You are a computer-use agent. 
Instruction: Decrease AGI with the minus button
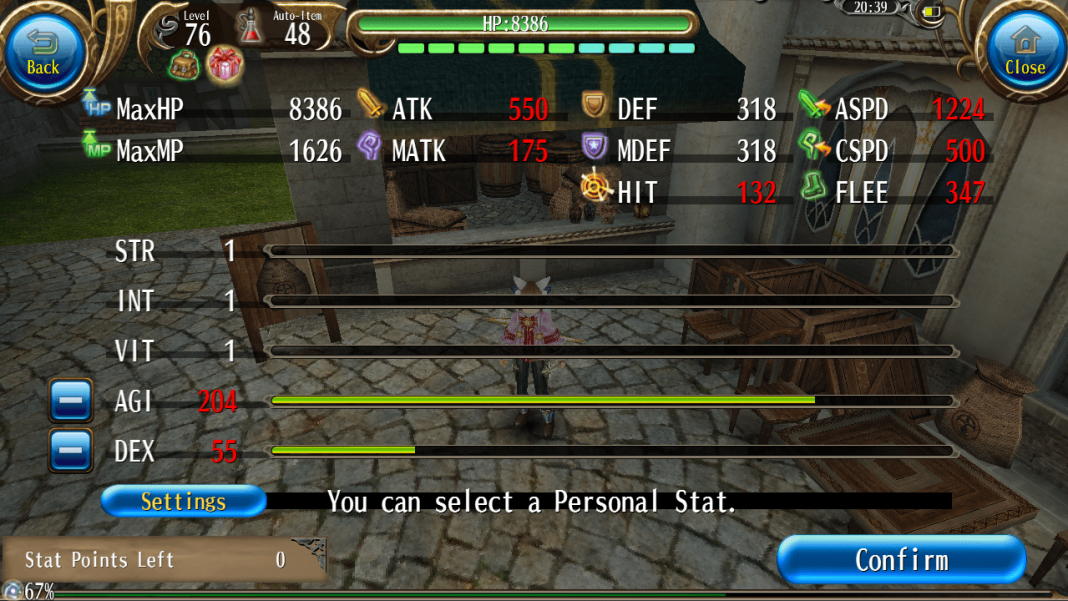point(71,401)
